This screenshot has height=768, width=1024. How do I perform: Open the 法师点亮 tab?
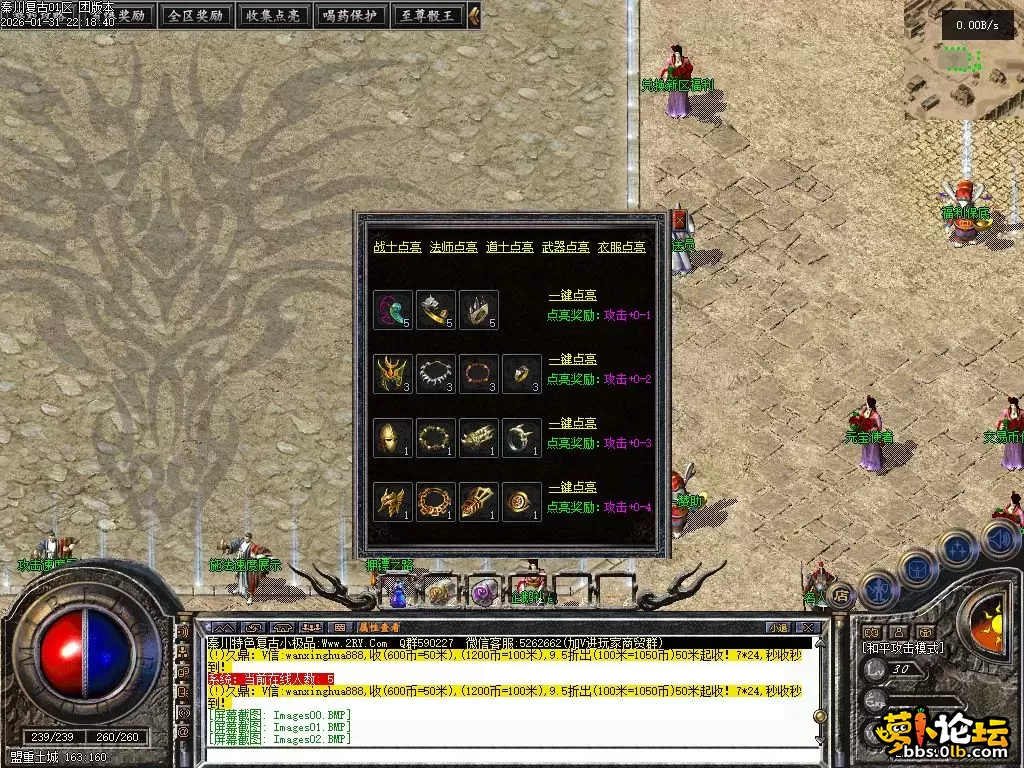tap(453, 247)
